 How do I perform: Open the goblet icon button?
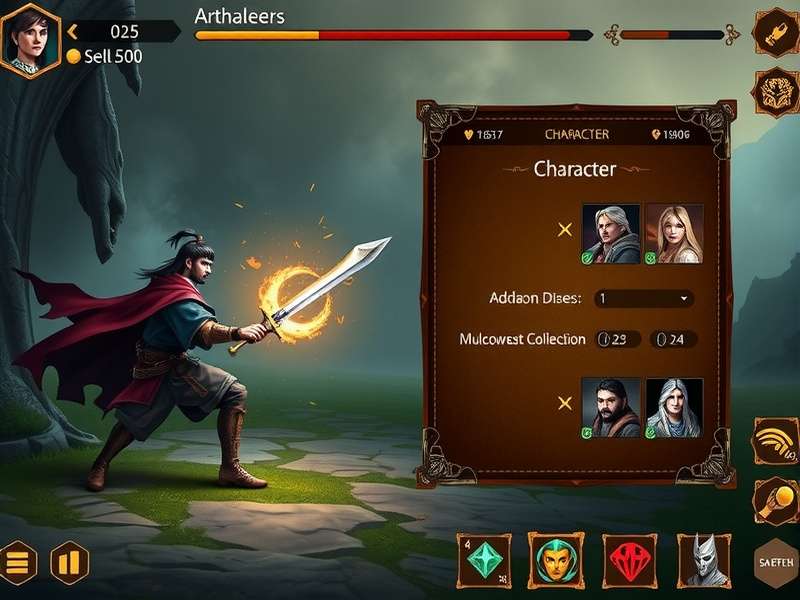774,33
